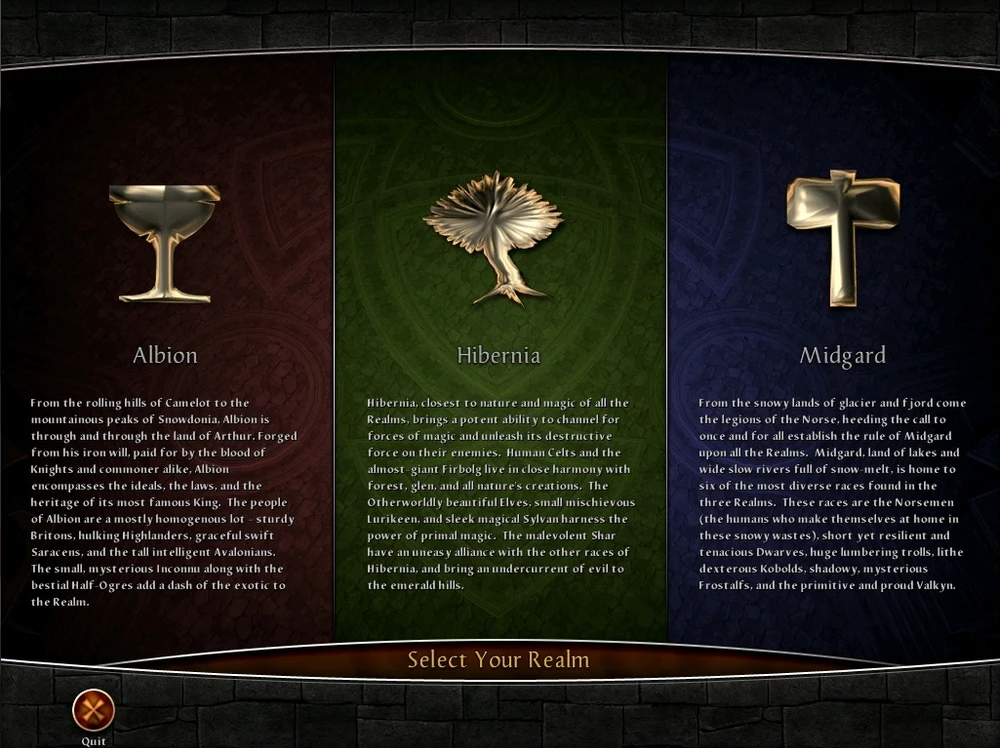The image size is (1000, 748).
Task: Choose the Albion realm chalice emblem
Action: point(165,241)
